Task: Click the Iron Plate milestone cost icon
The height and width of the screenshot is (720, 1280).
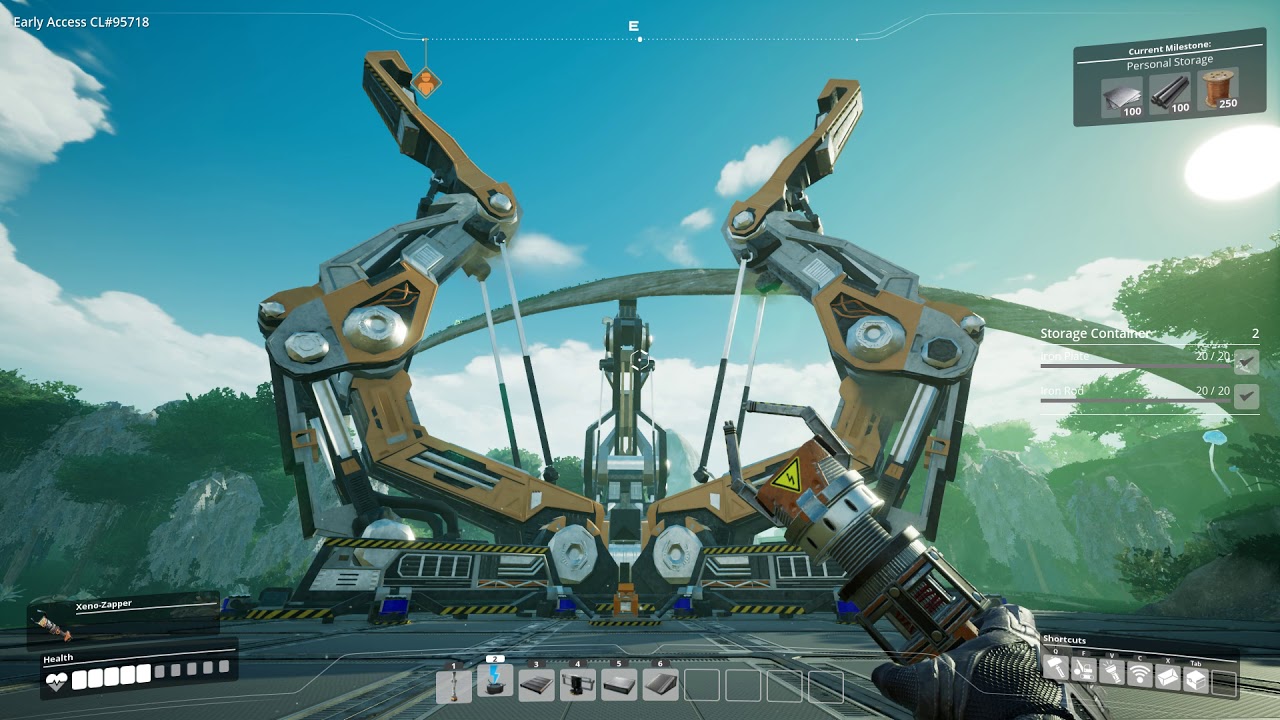Action: coord(1122,97)
